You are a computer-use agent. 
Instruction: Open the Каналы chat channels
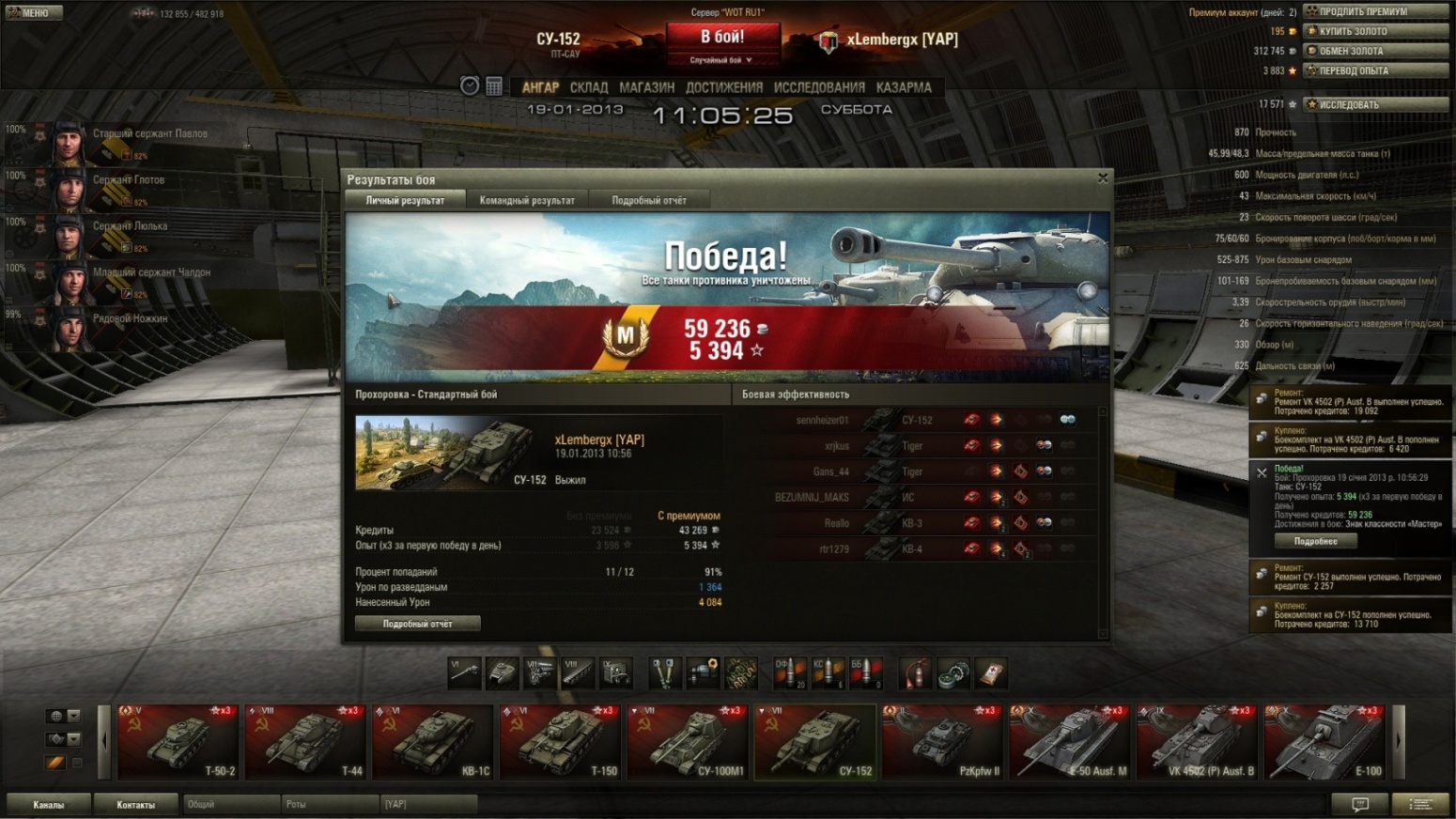[x=49, y=804]
